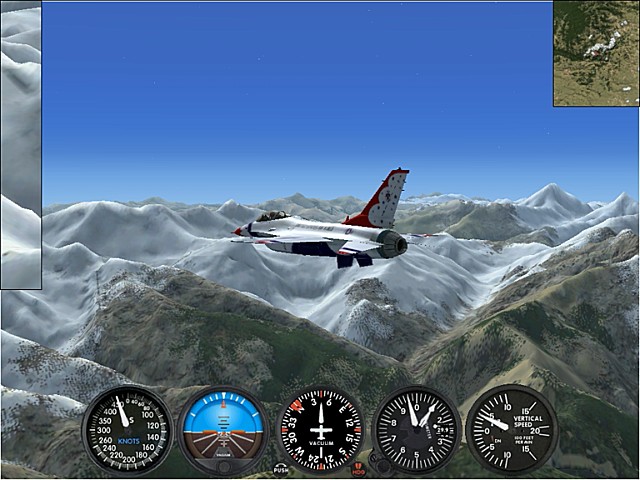Open the satellite map in the corner

596,52
